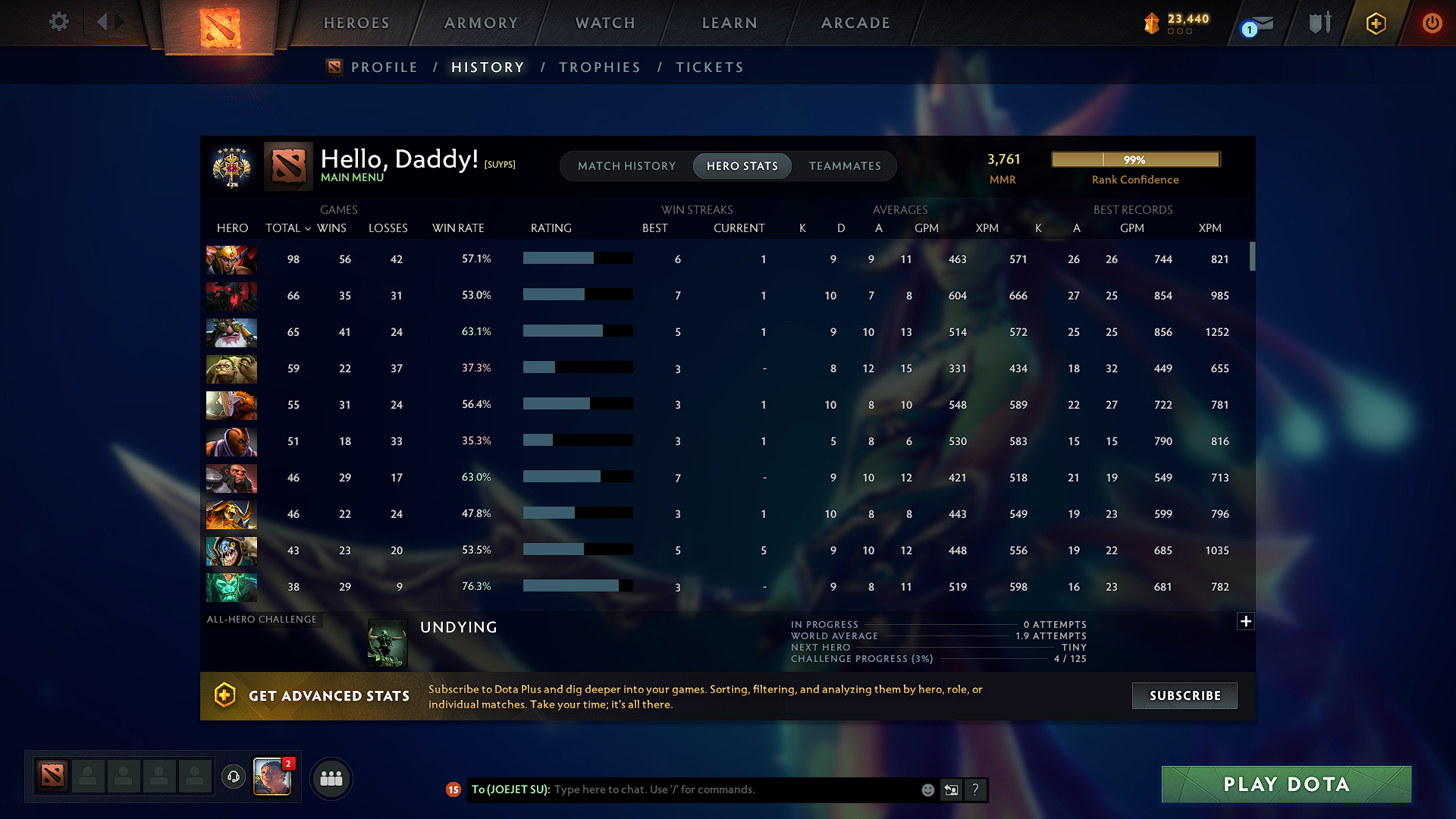This screenshot has width=1456, height=819.
Task: Open the settings gear
Action: pos(58,23)
